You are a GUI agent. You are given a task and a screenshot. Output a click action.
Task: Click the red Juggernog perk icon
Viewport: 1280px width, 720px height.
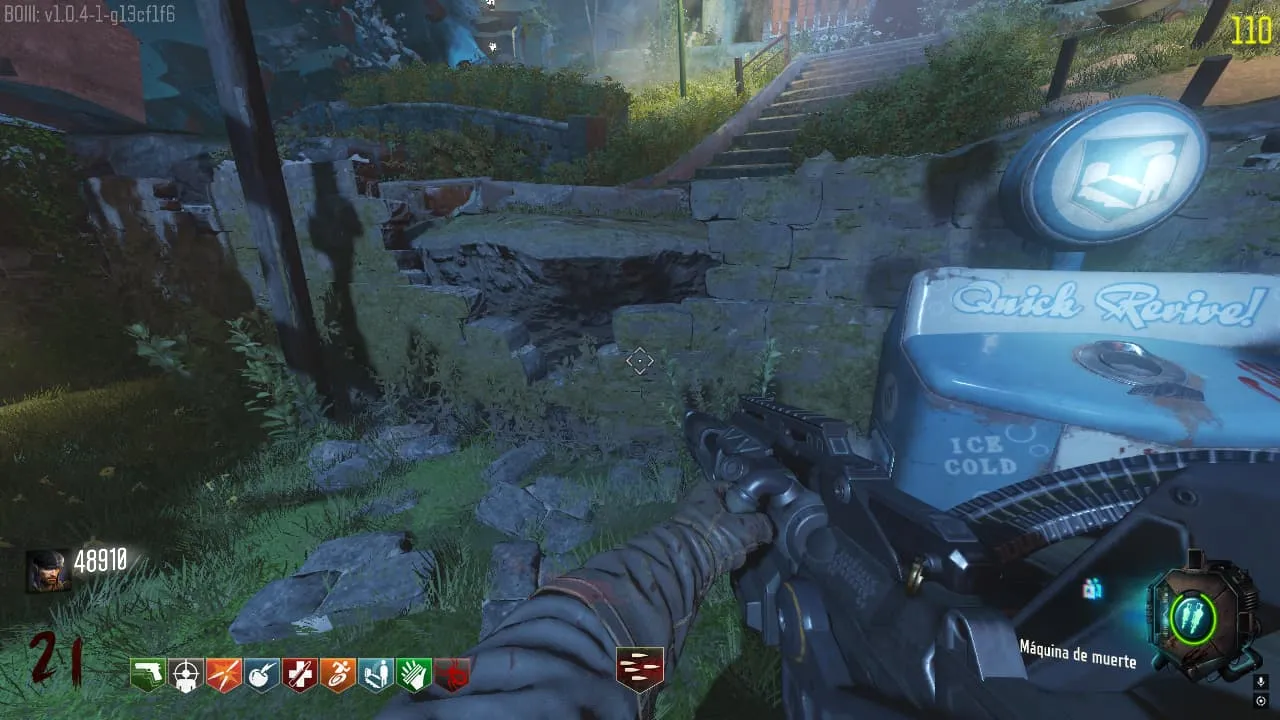[300, 675]
